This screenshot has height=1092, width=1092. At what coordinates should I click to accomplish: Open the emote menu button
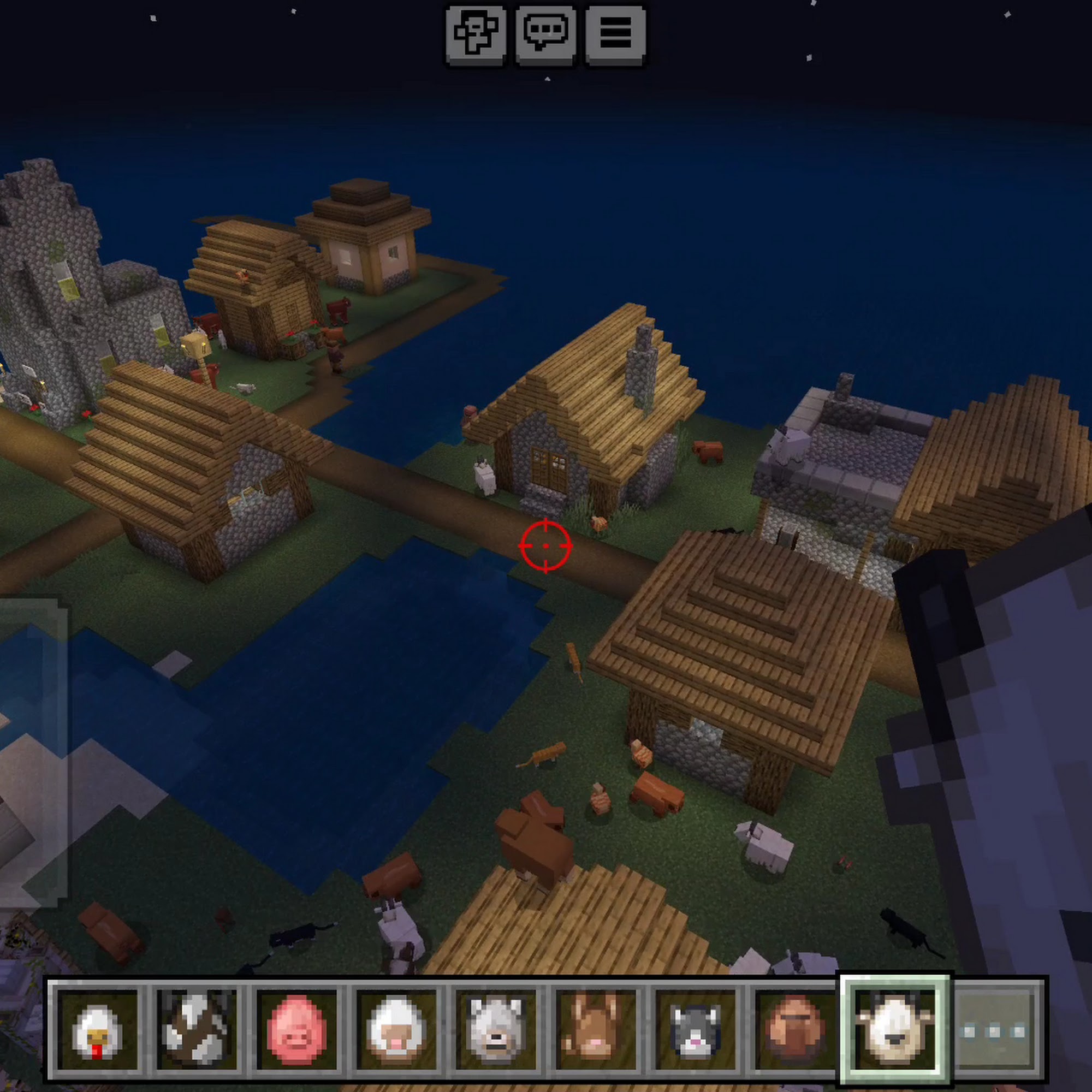pyautogui.click(x=476, y=34)
